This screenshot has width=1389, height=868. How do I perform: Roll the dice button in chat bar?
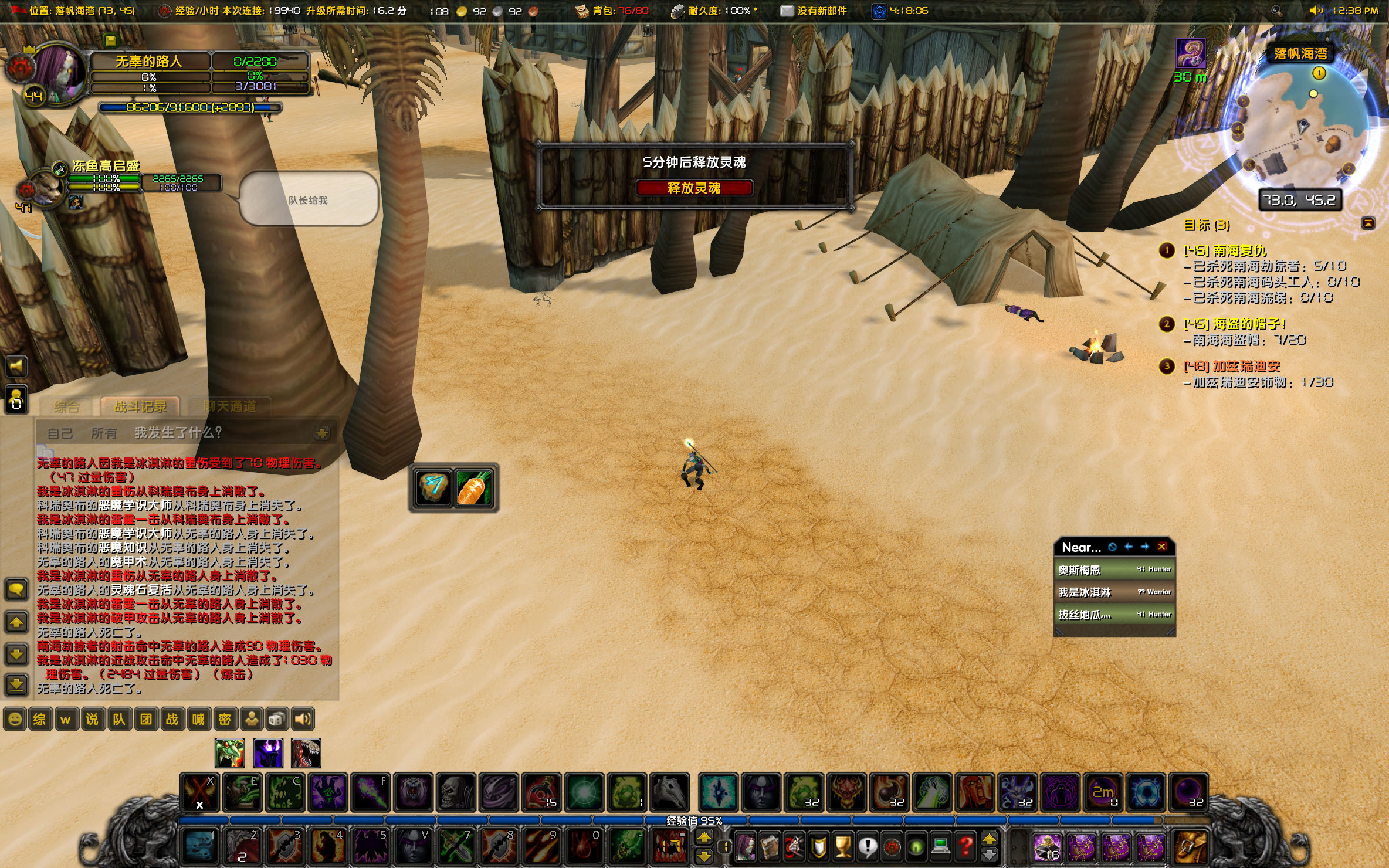tap(277, 719)
